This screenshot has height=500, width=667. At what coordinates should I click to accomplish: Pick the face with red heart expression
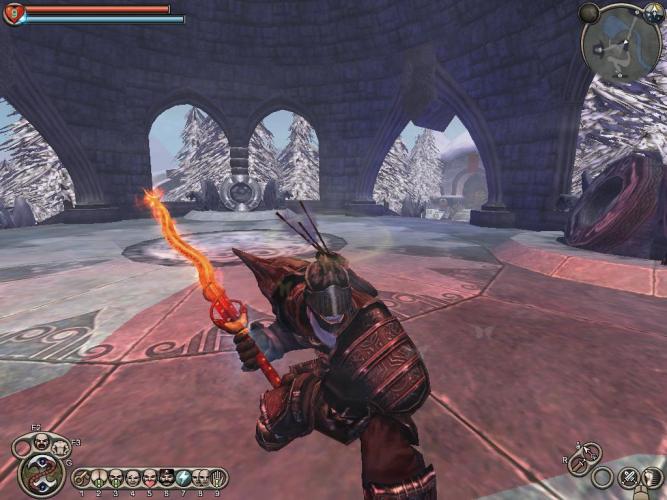(x=149, y=478)
